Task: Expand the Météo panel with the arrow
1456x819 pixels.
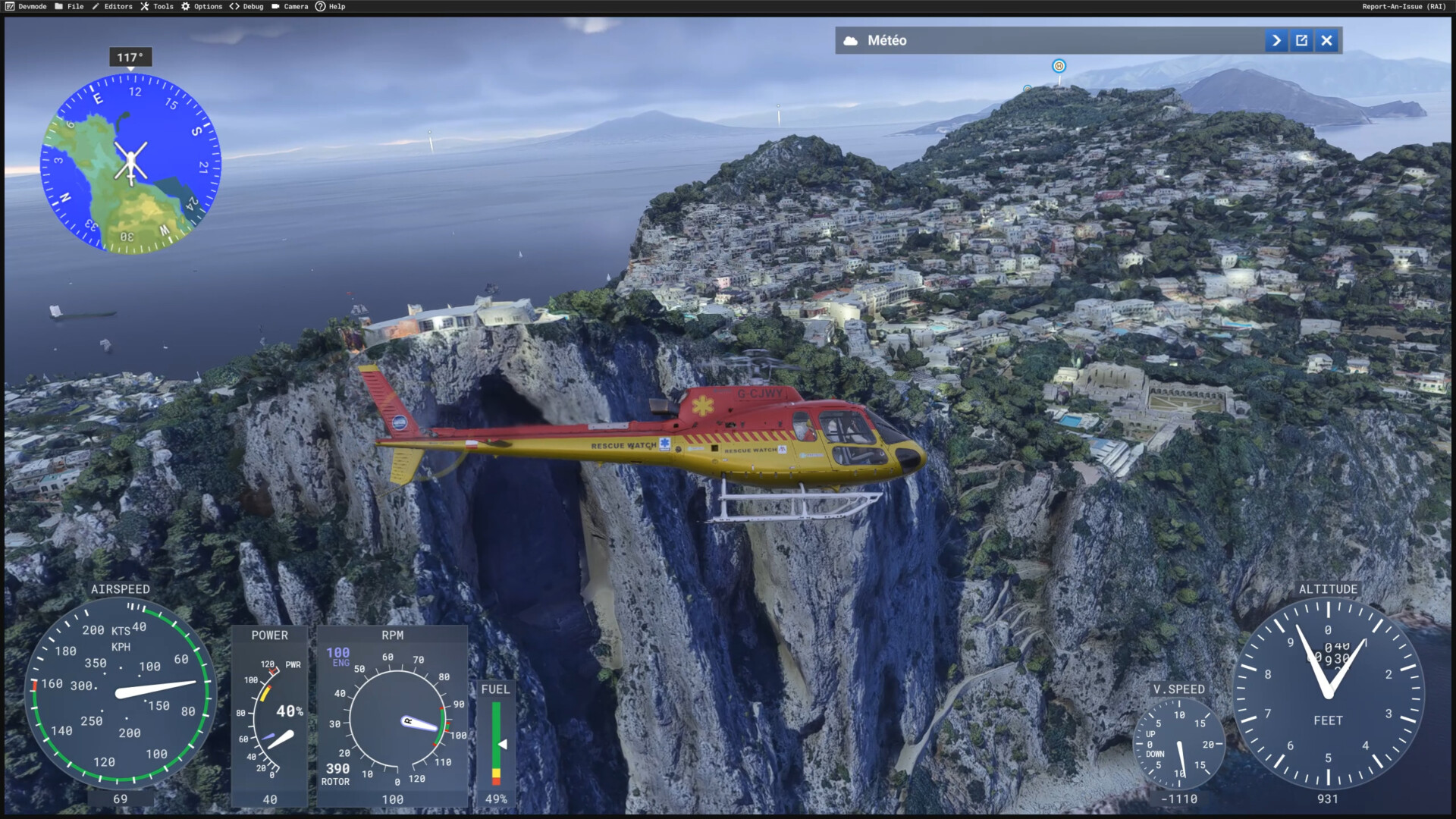Action: (x=1276, y=41)
